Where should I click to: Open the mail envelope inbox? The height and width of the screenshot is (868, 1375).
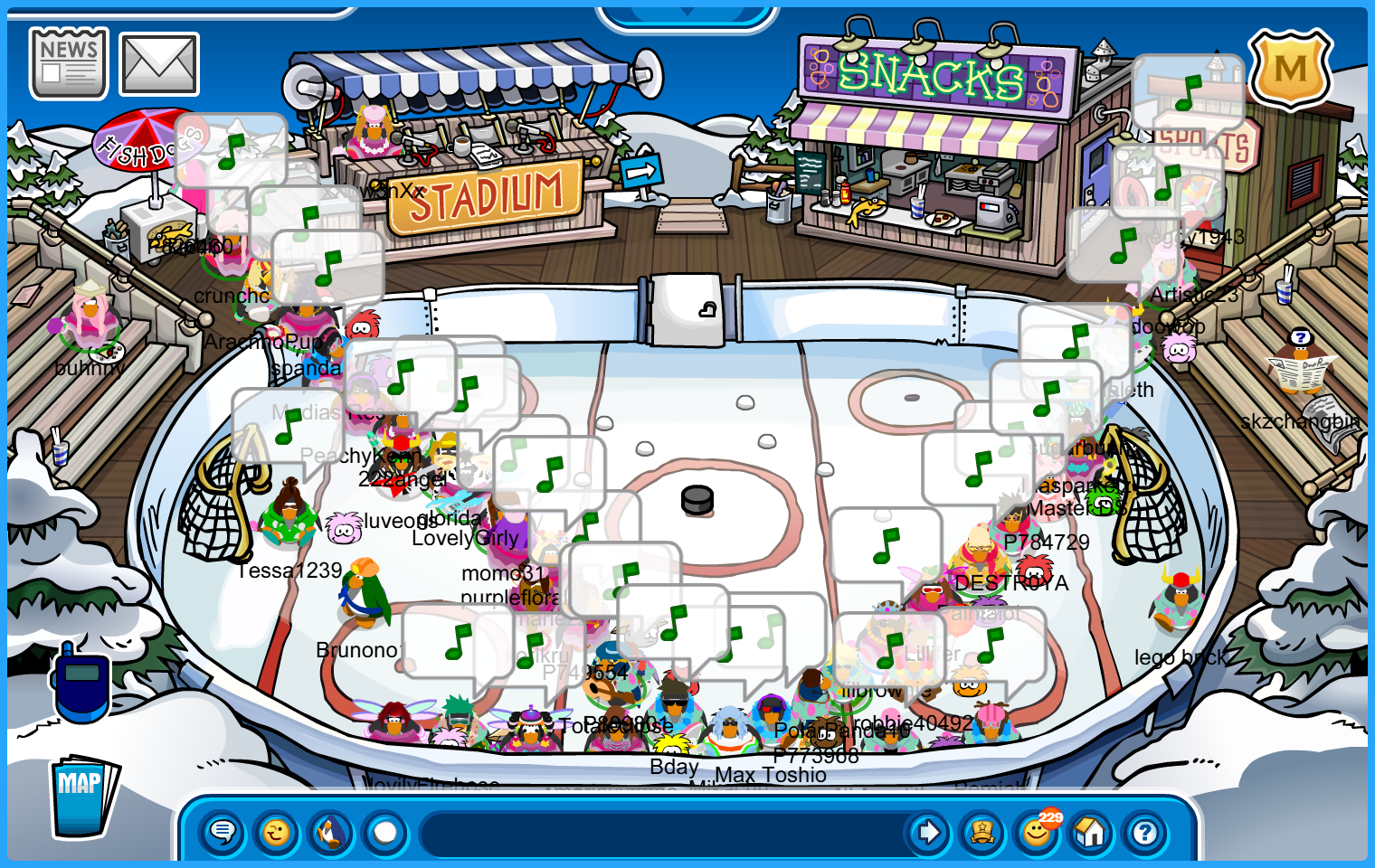click(159, 64)
